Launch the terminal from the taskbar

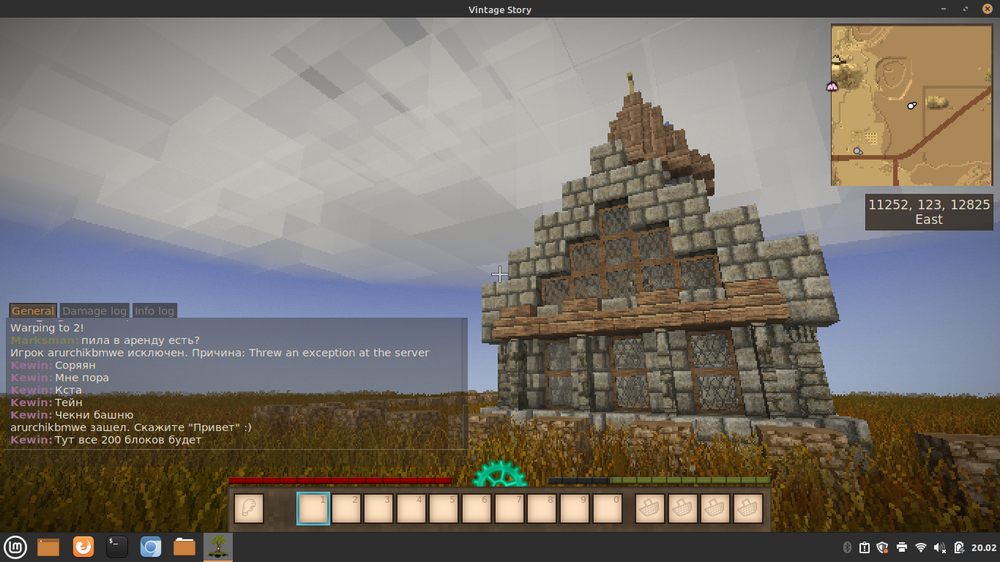tap(117, 547)
